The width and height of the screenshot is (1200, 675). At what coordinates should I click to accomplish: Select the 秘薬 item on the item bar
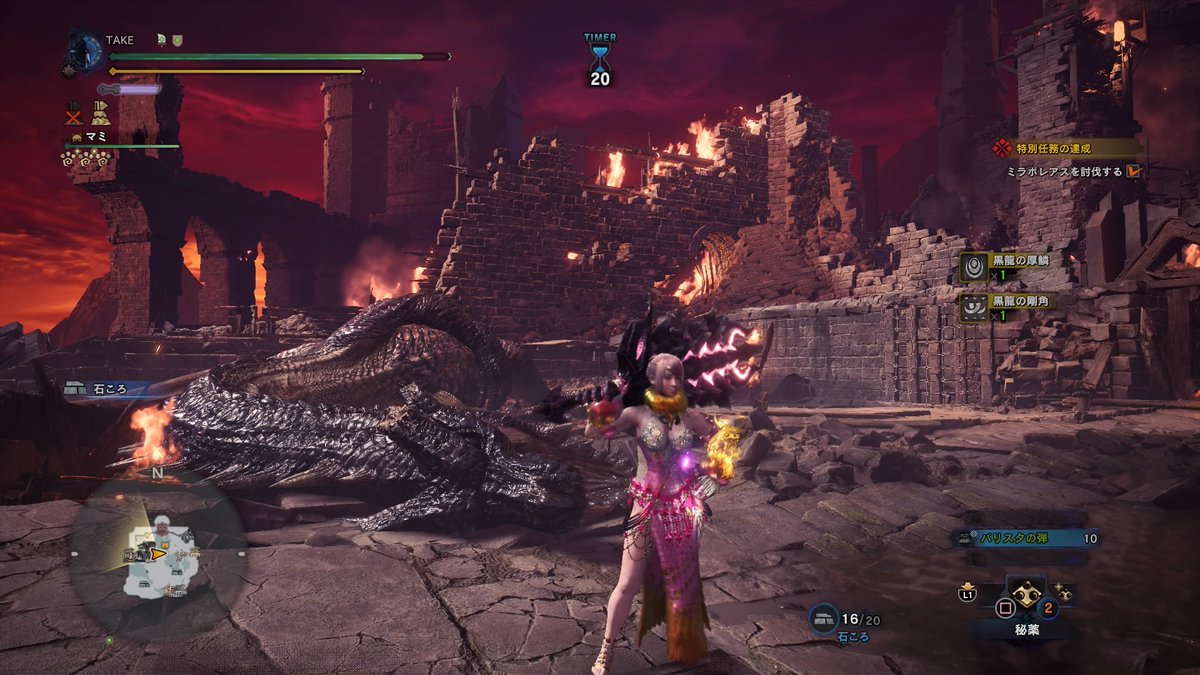1027,595
